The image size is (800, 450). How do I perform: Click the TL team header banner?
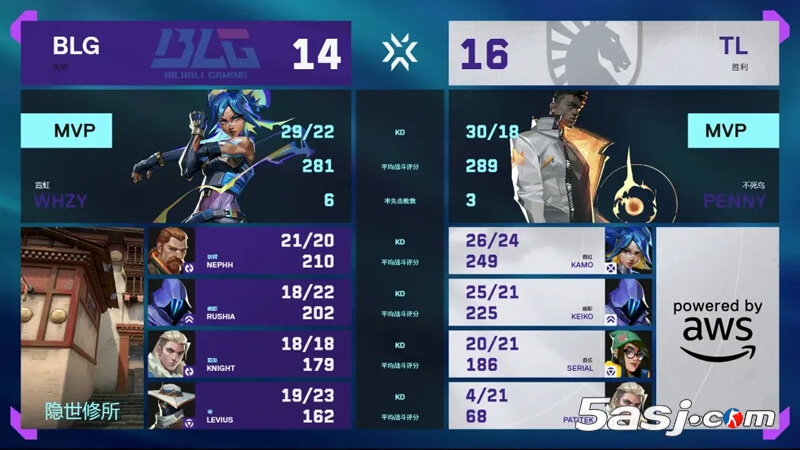click(x=613, y=53)
